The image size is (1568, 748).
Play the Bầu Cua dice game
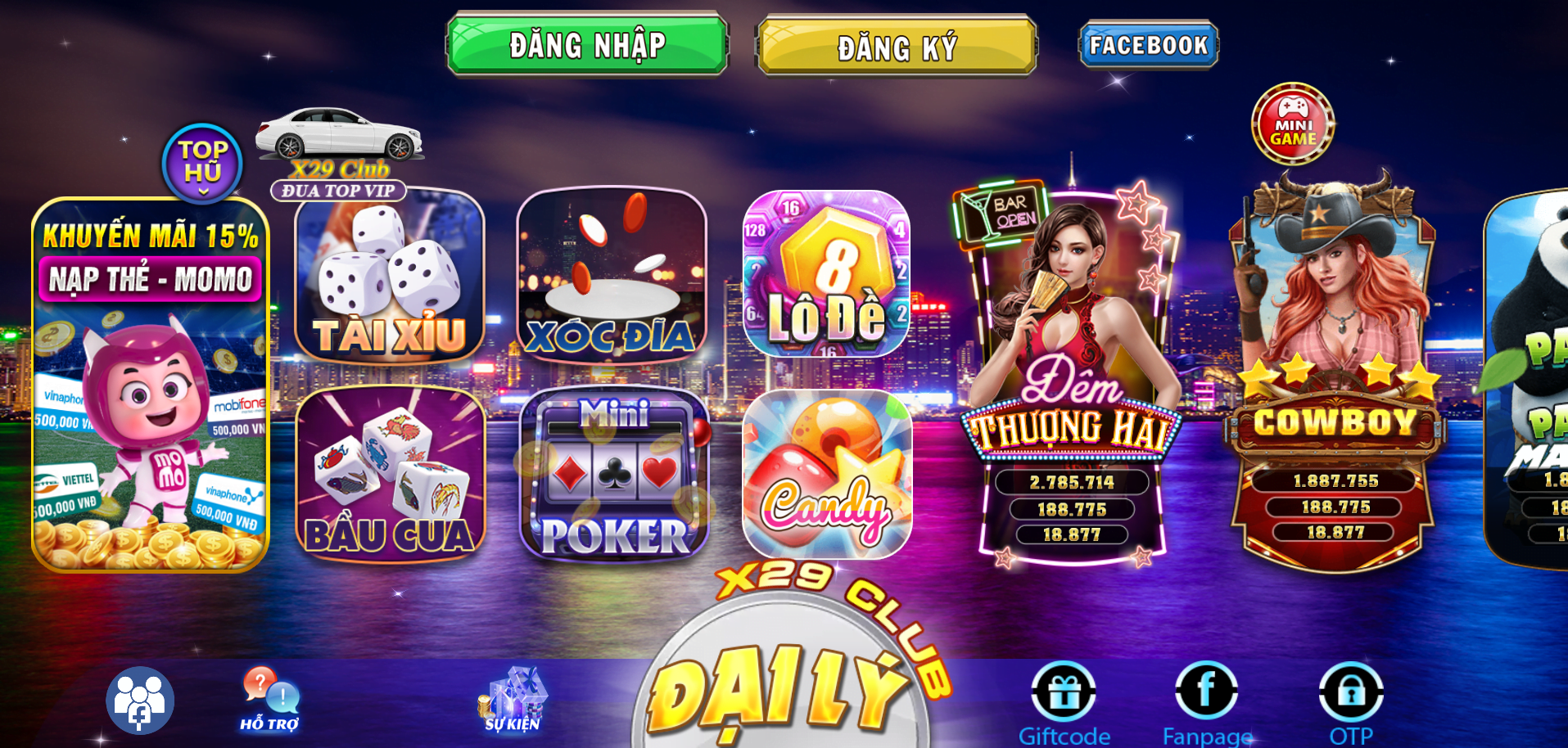click(x=391, y=475)
